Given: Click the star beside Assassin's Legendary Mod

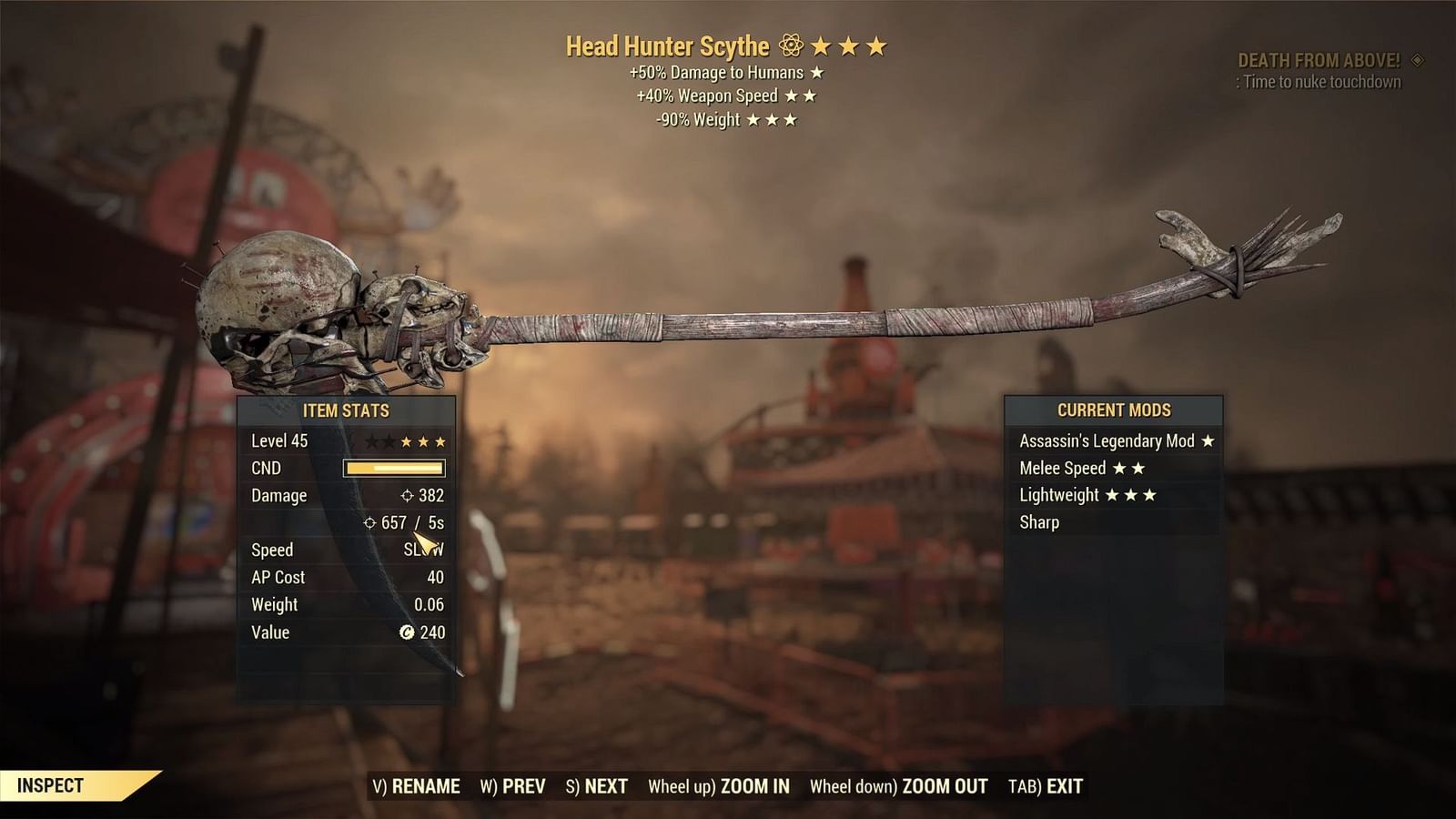Looking at the screenshot, I should (1208, 440).
